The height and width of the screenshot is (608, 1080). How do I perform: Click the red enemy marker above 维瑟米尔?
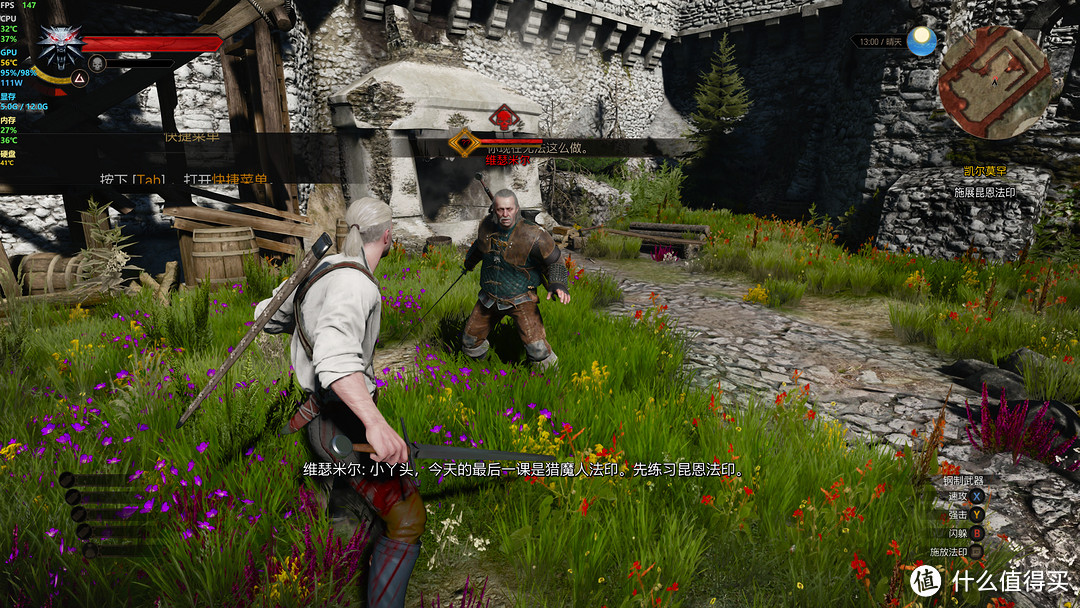507,118
